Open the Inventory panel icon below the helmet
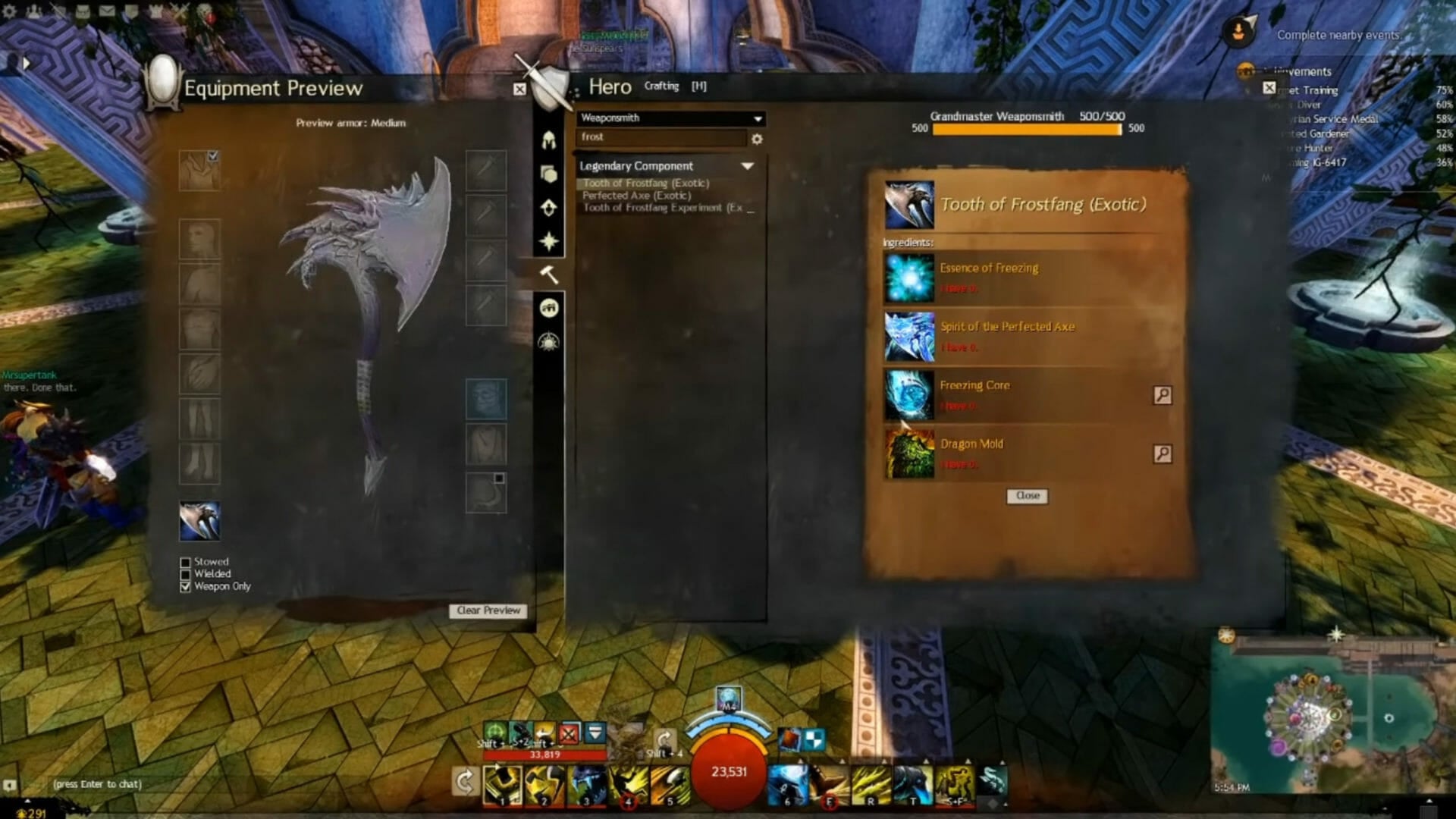The height and width of the screenshot is (819, 1456). pyautogui.click(x=548, y=174)
